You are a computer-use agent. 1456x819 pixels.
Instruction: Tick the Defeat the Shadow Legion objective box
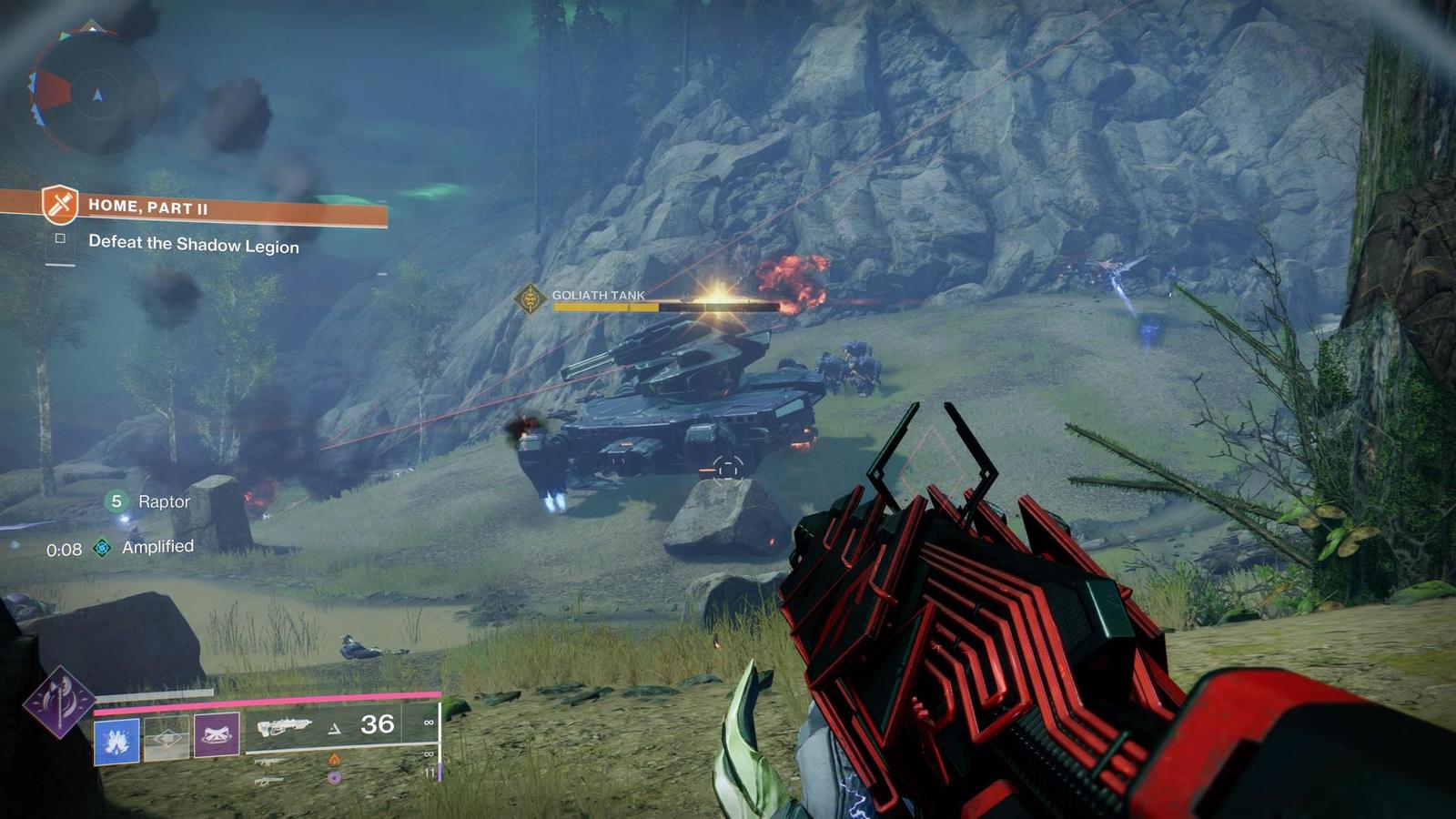pyautogui.click(x=60, y=238)
